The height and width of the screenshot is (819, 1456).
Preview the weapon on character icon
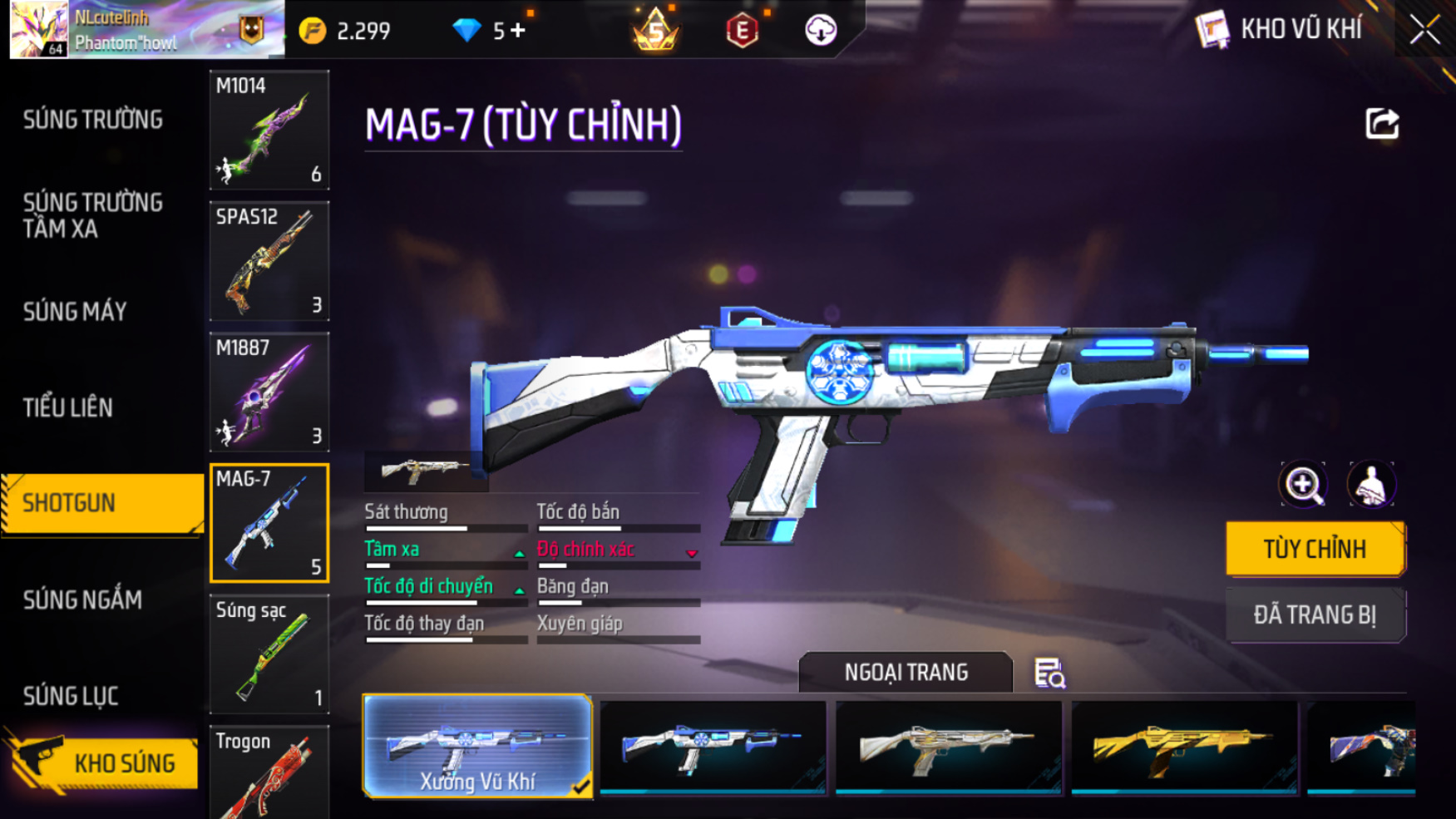pos(1370,484)
